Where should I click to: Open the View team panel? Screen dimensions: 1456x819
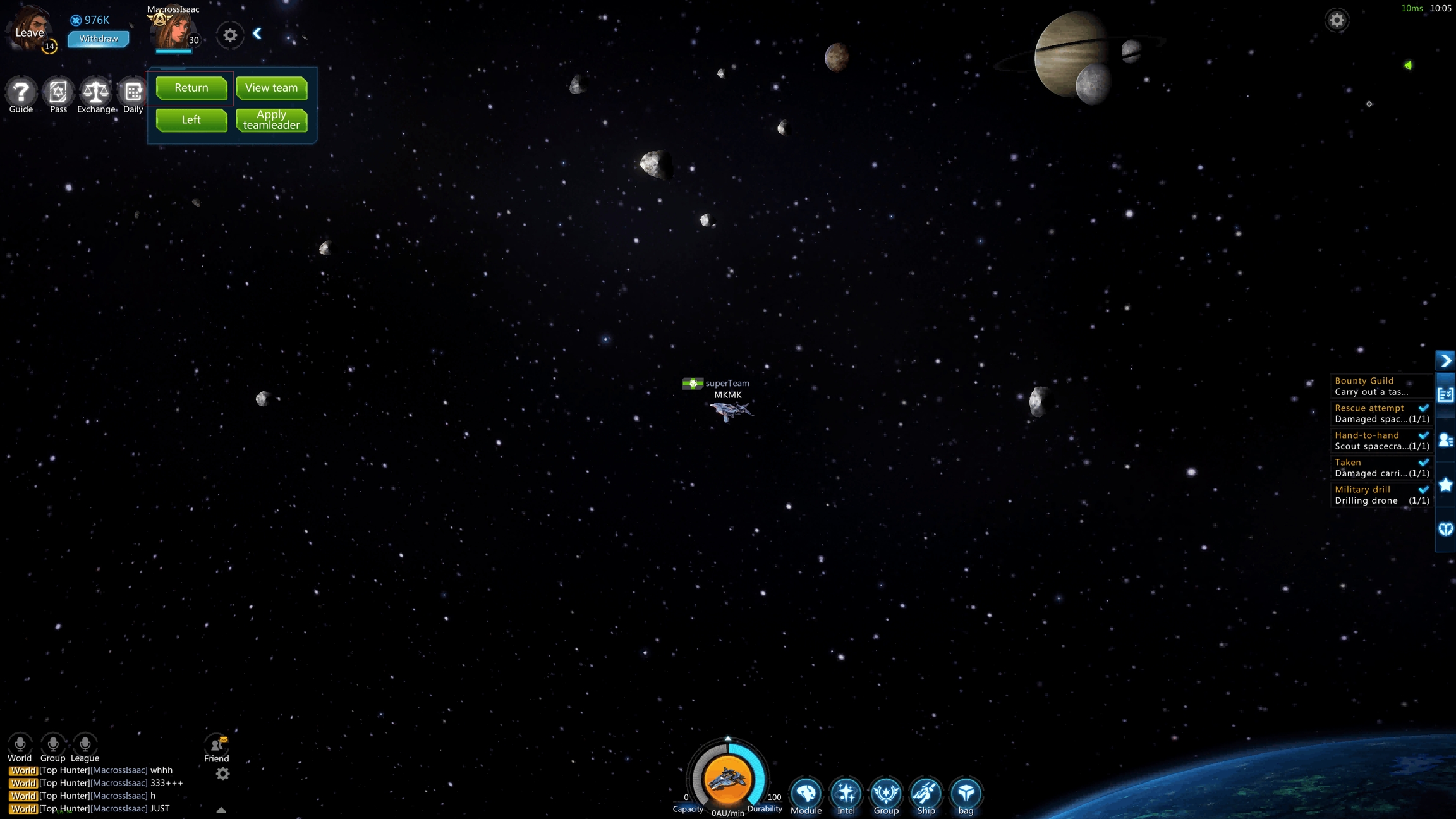point(271,88)
